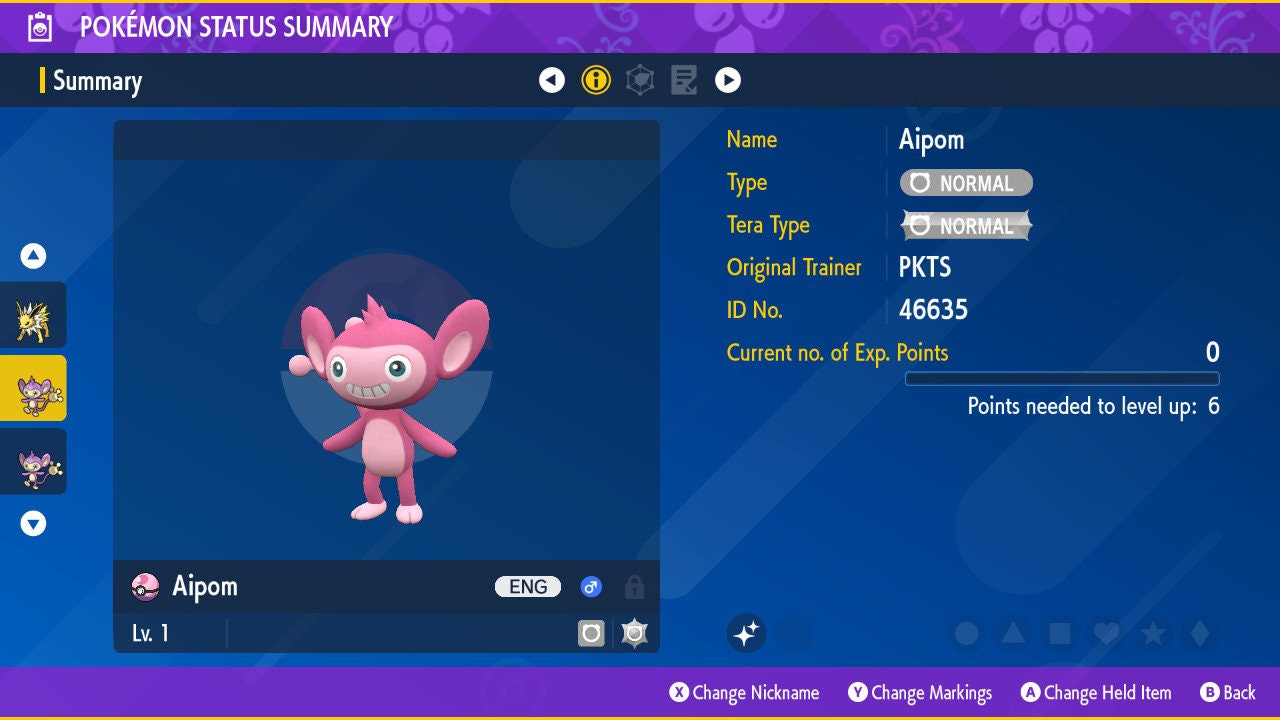
Task: Go to the next summary page arrow
Action: (x=728, y=80)
